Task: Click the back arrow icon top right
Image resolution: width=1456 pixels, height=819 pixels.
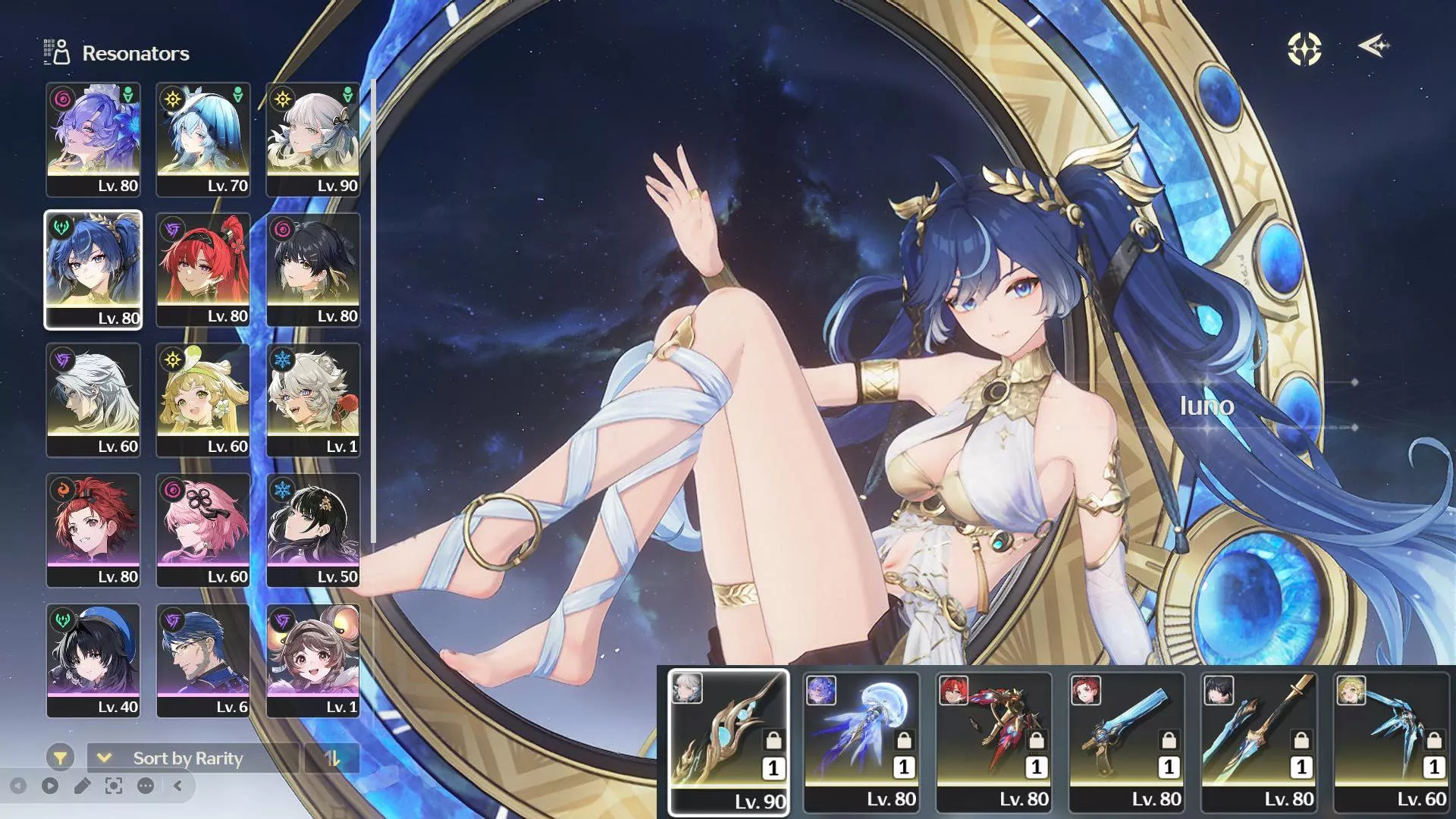Action: pos(1374,47)
